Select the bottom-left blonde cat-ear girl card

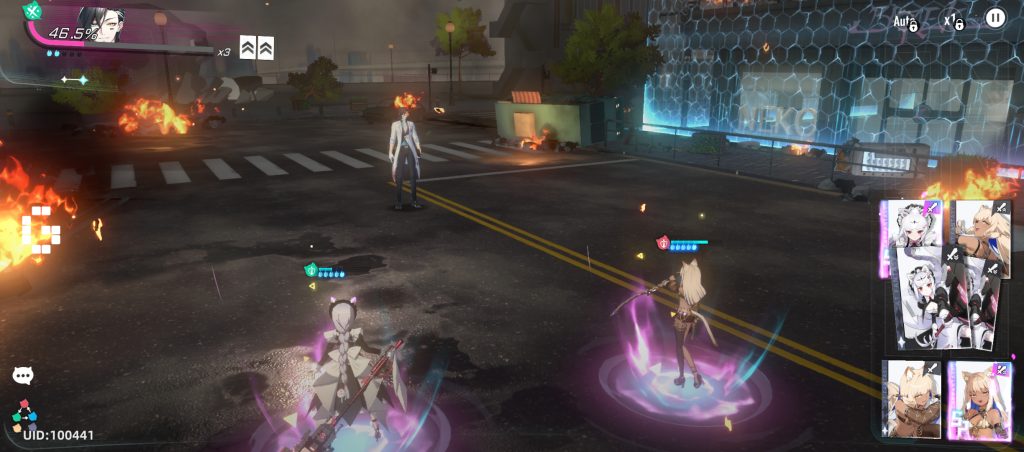tap(912, 398)
